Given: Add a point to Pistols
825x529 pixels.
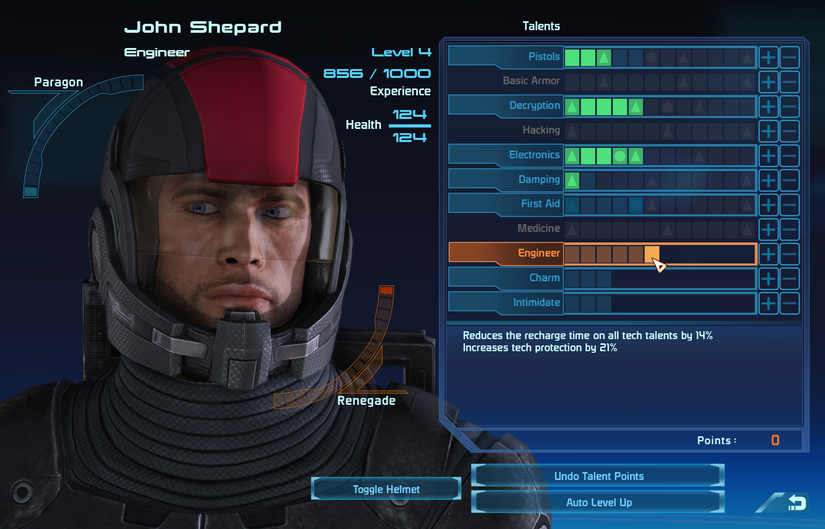Looking at the screenshot, I should pos(768,57).
